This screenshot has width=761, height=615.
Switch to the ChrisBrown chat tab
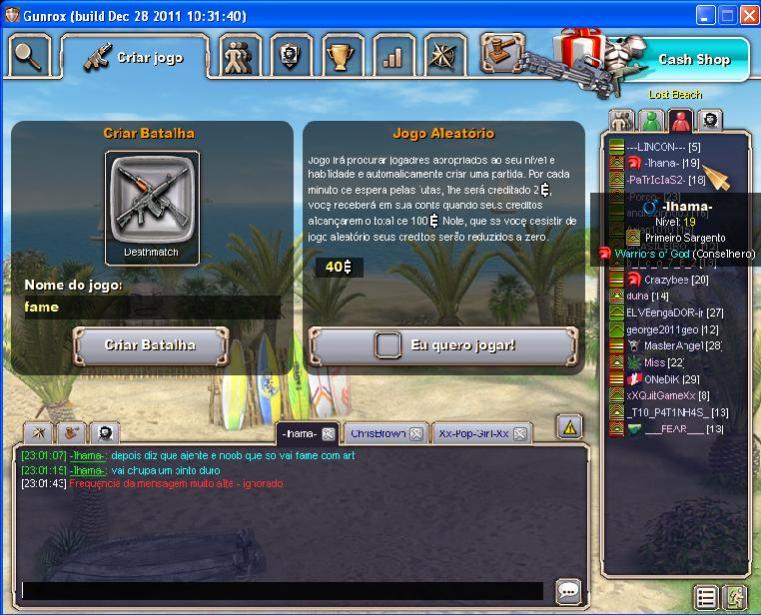(376, 434)
